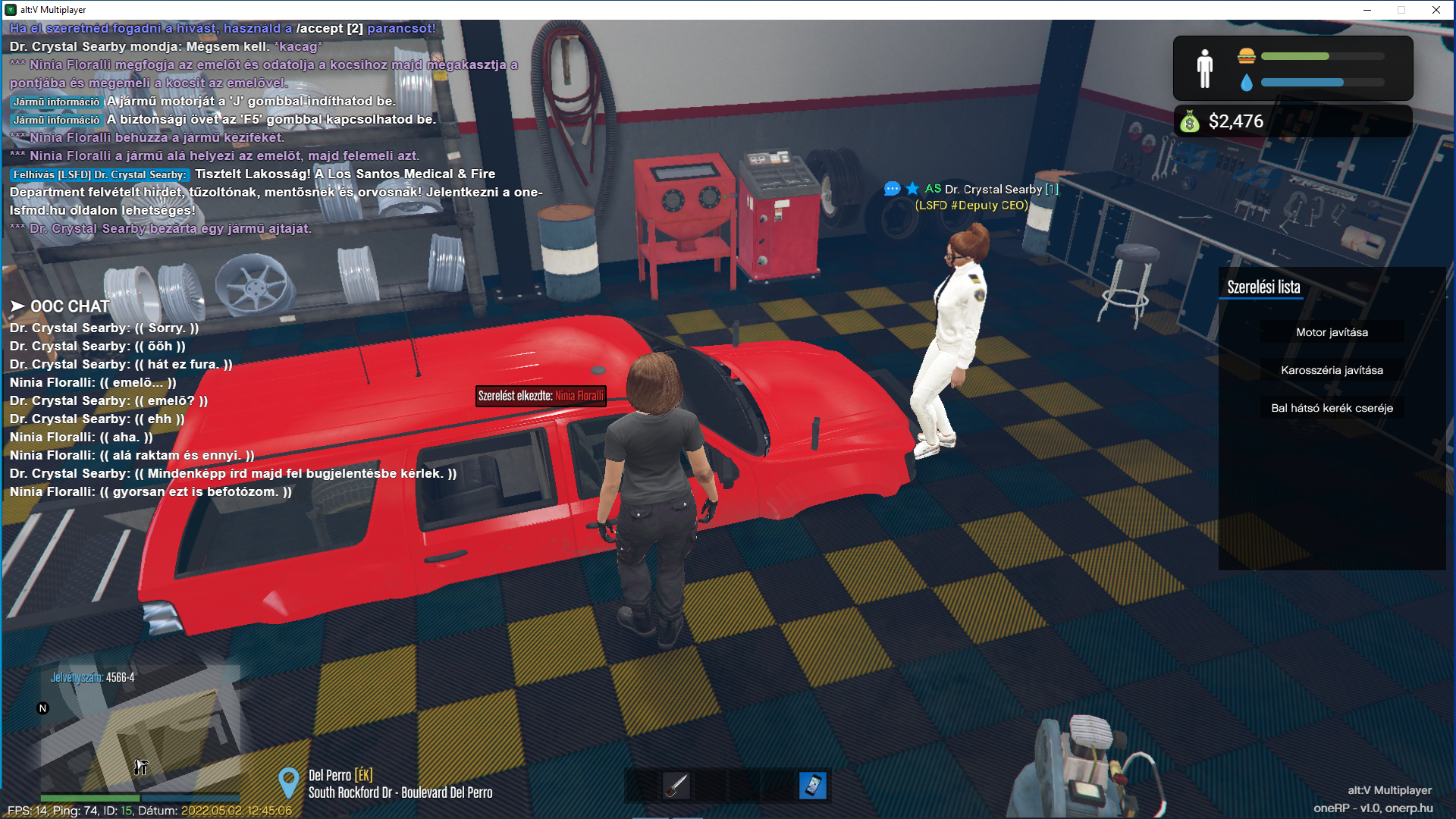Viewport: 1456px width, 819px height.
Task: Choose Motor javítása from the repair list
Action: click(1332, 332)
